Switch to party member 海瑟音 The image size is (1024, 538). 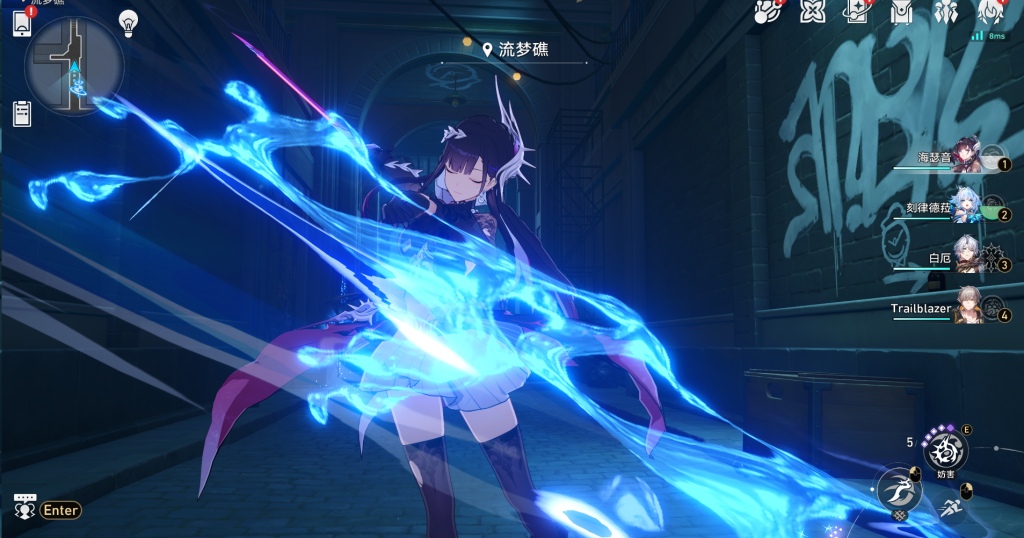click(968, 159)
